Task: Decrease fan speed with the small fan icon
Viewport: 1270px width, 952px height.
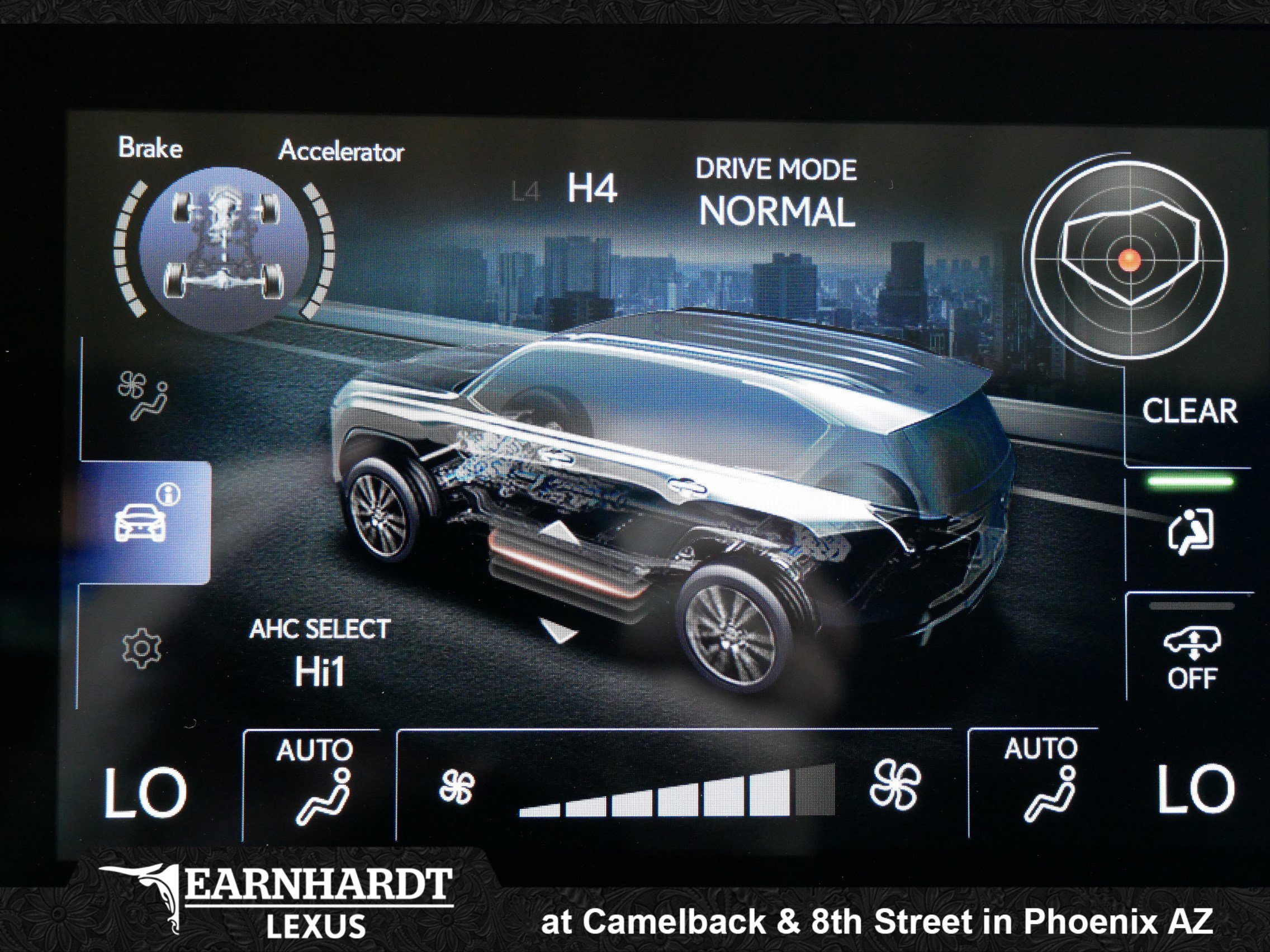Action: click(x=457, y=787)
